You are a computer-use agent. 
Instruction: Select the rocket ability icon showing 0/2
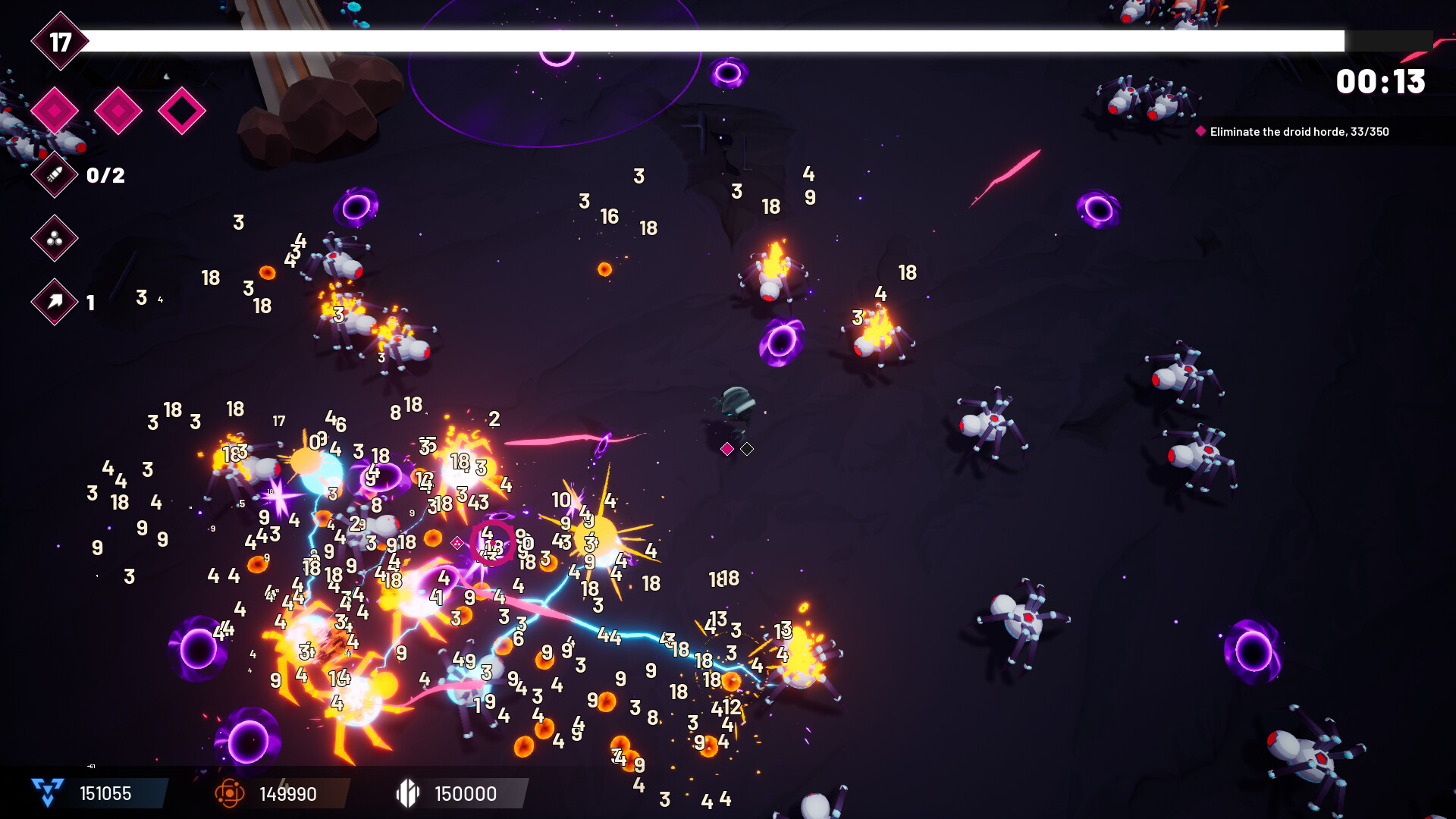pyautogui.click(x=53, y=174)
